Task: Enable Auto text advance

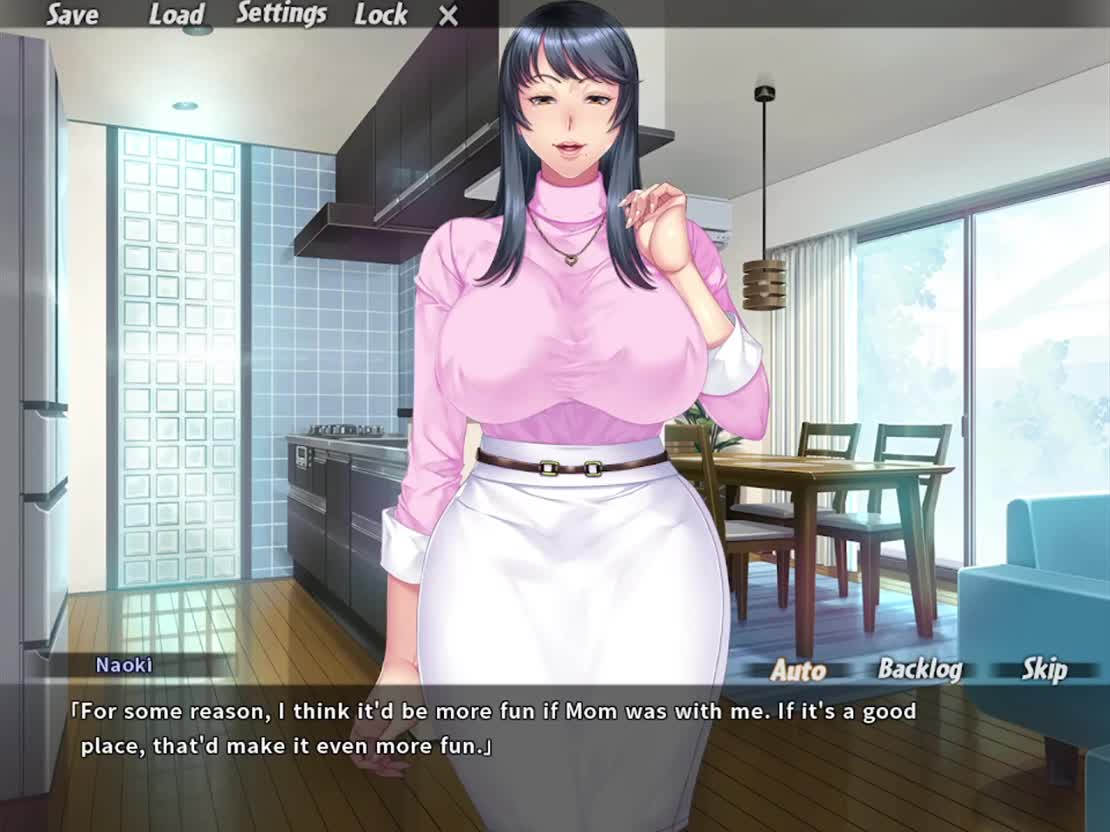Action: tap(798, 670)
